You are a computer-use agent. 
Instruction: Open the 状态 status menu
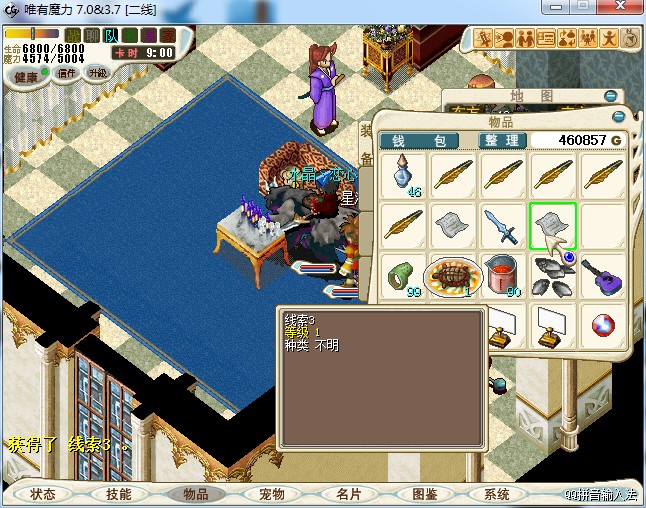pyautogui.click(x=43, y=494)
